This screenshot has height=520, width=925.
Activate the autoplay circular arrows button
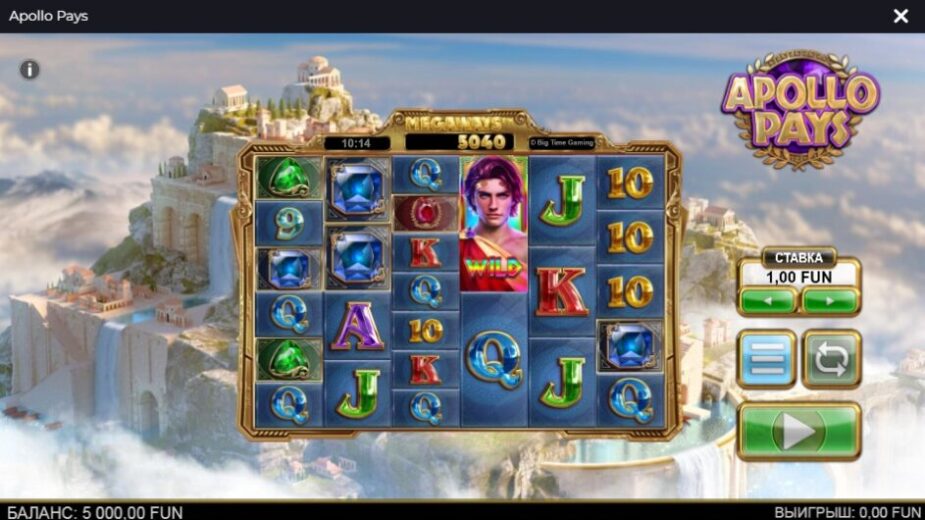click(831, 359)
